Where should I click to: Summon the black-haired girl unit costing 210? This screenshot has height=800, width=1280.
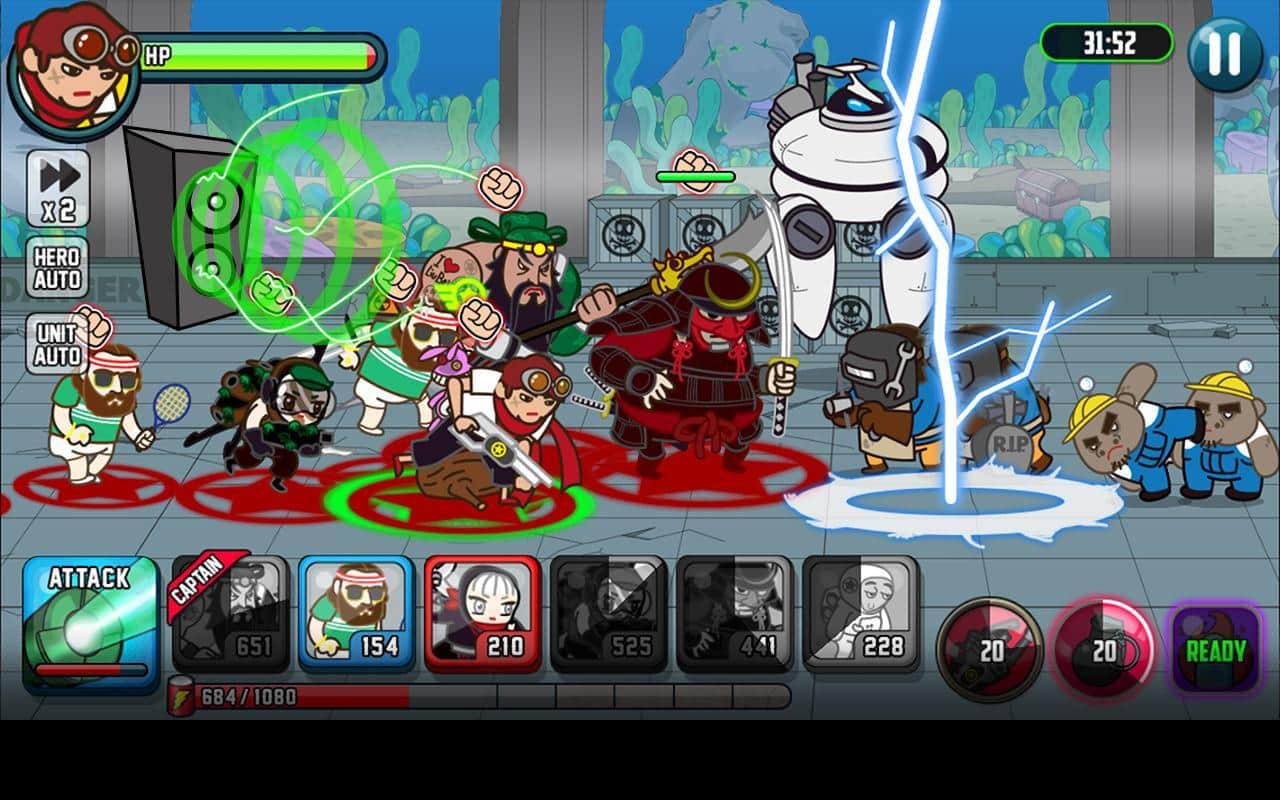(482, 614)
